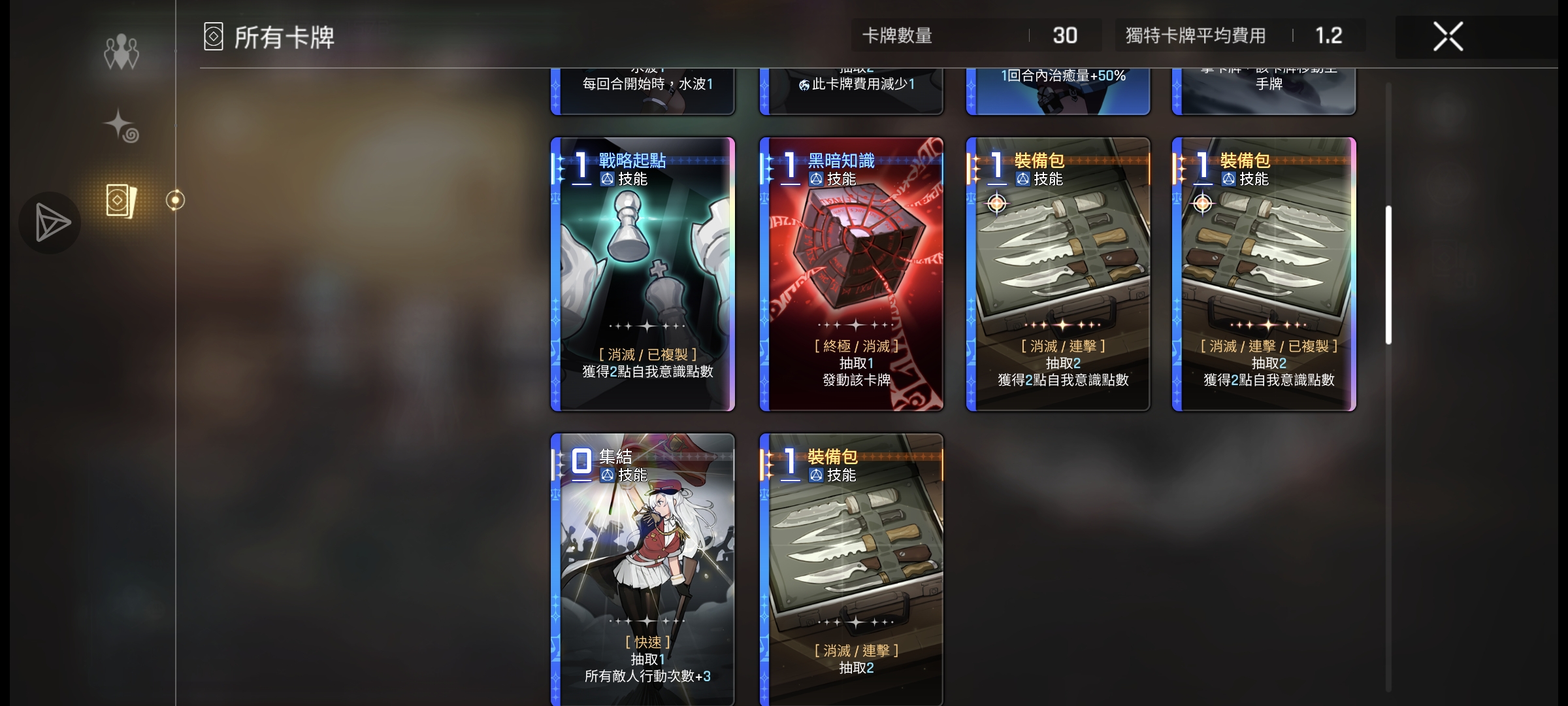Open the highlighted card deck icon in the sidebar
The height and width of the screenshot is (706, 1568).
click(121, 201)
